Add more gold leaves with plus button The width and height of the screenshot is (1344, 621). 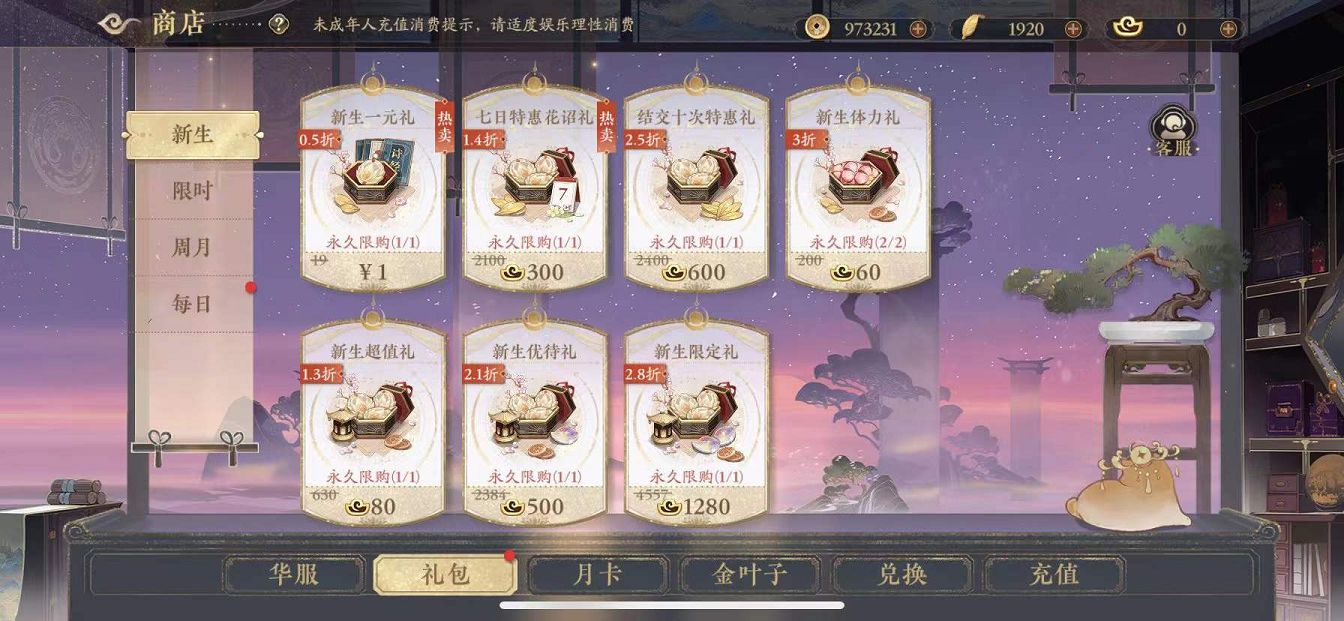click(x=1073, y=29)
